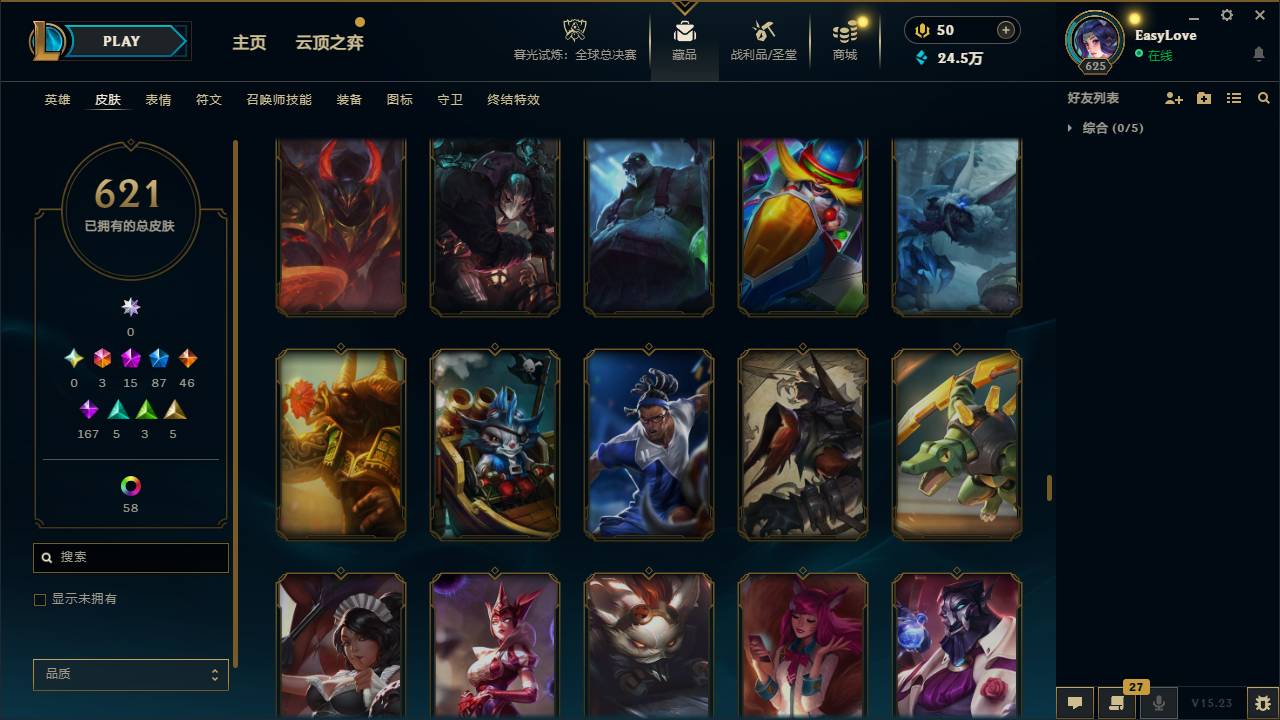The image size is (1280, 720).
Task: Click the bug report icon in bottom corner
Action: coord(1262,703)
